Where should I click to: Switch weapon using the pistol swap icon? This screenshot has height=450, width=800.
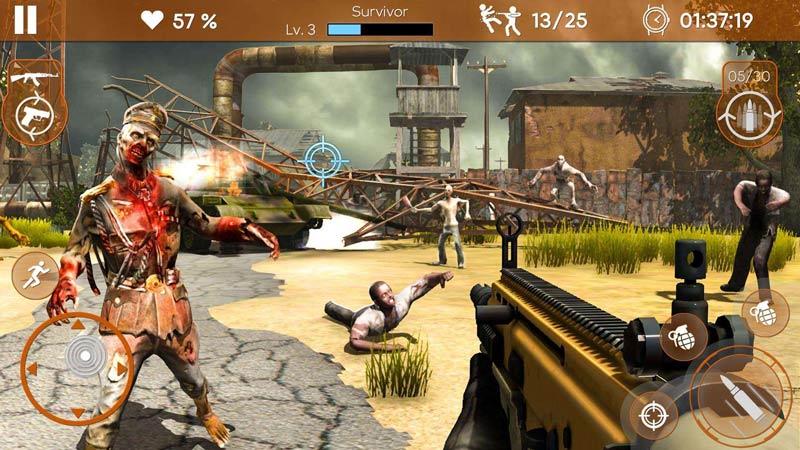click(32, 117)
